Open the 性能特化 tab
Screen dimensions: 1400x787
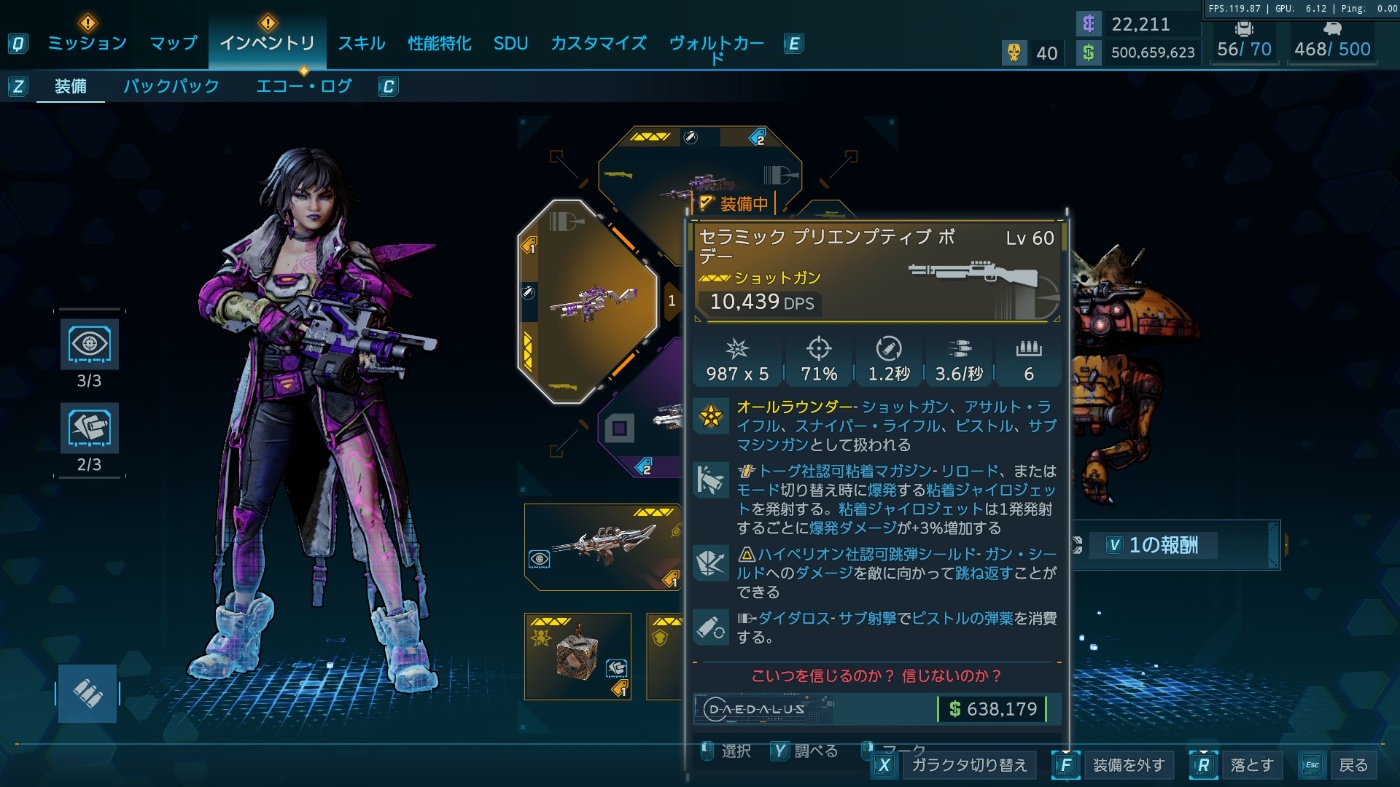click(x=439, y=43)
